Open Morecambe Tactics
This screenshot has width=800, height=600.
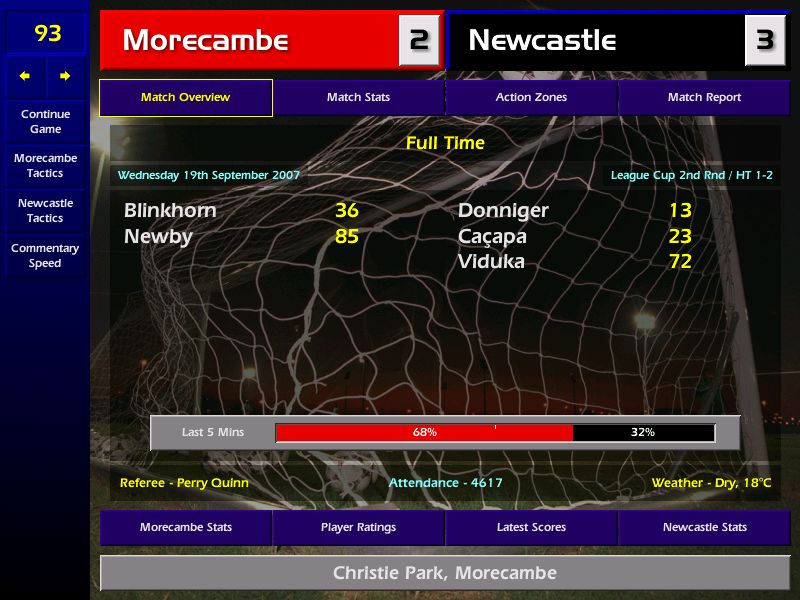click(x=45, y=165)
